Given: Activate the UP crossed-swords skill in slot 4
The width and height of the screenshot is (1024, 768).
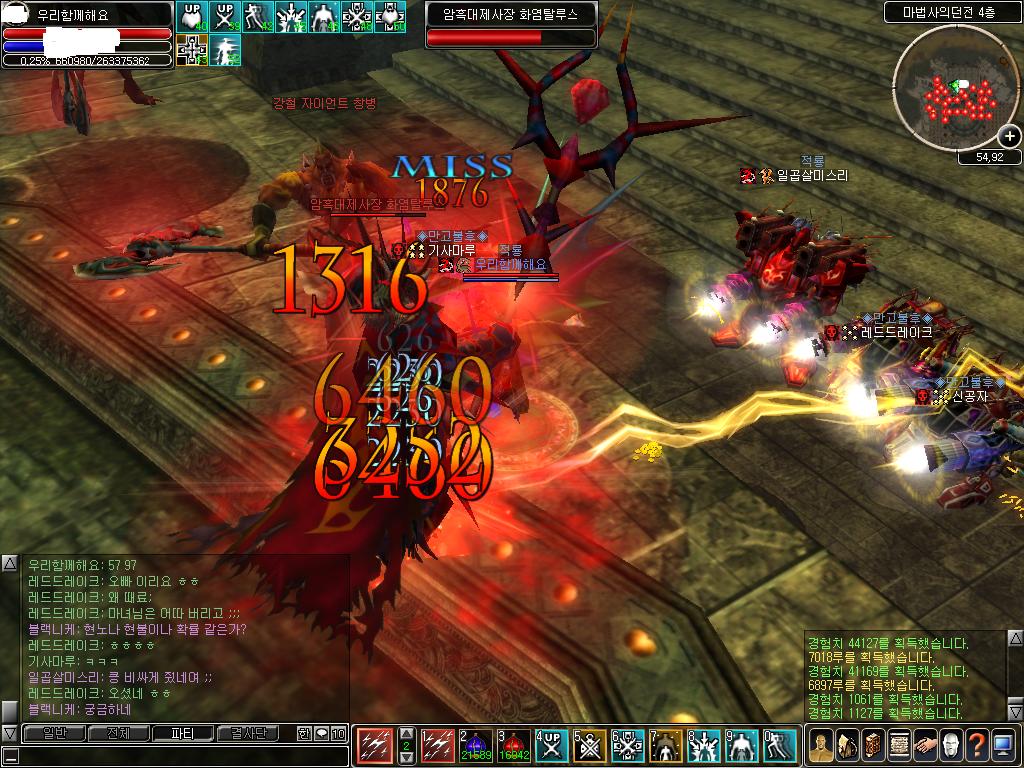Looking at the screenshot, I should [551, 745].
